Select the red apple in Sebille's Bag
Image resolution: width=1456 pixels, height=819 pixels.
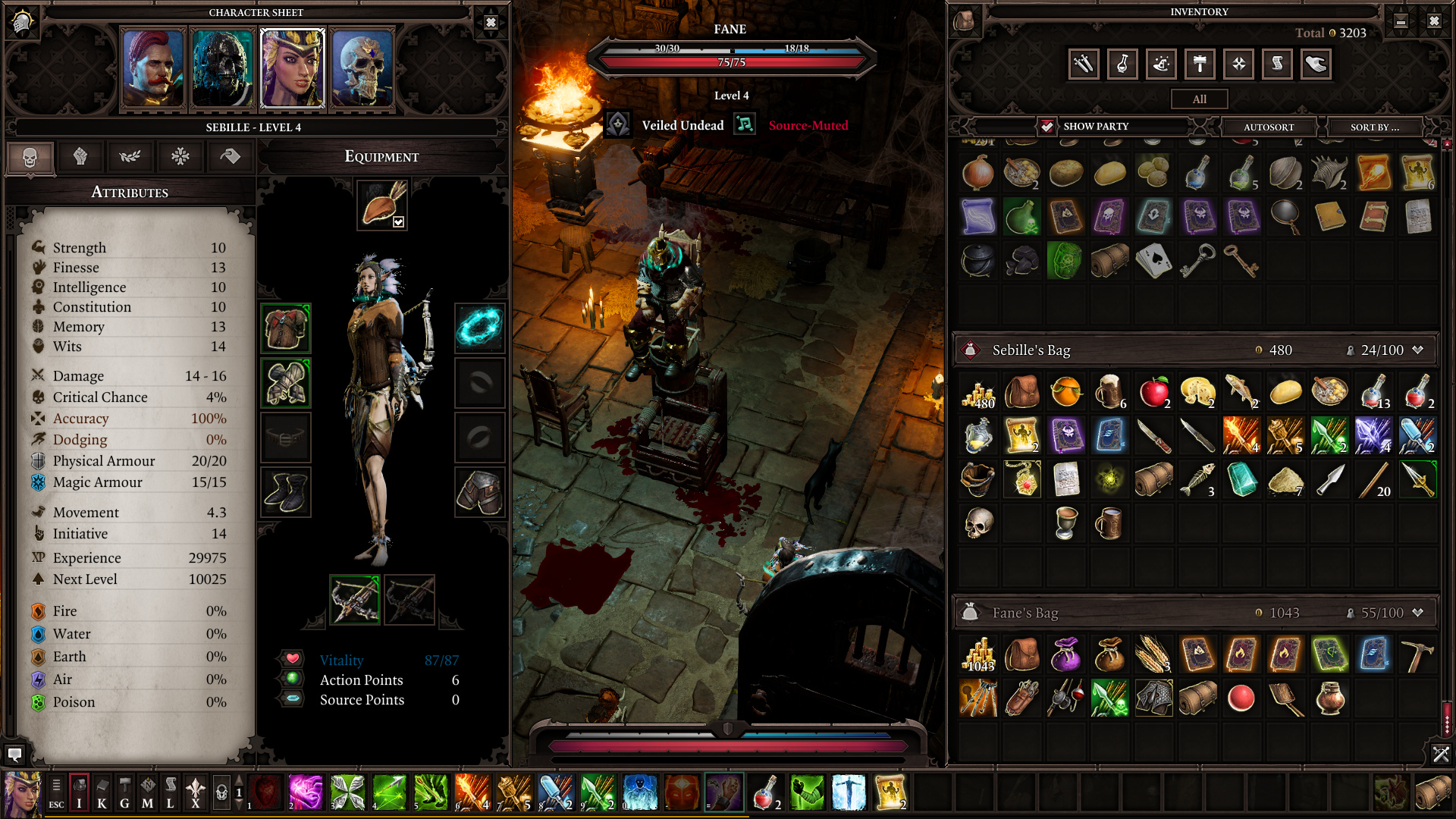pyautogui.click(x=1153, y=391)
